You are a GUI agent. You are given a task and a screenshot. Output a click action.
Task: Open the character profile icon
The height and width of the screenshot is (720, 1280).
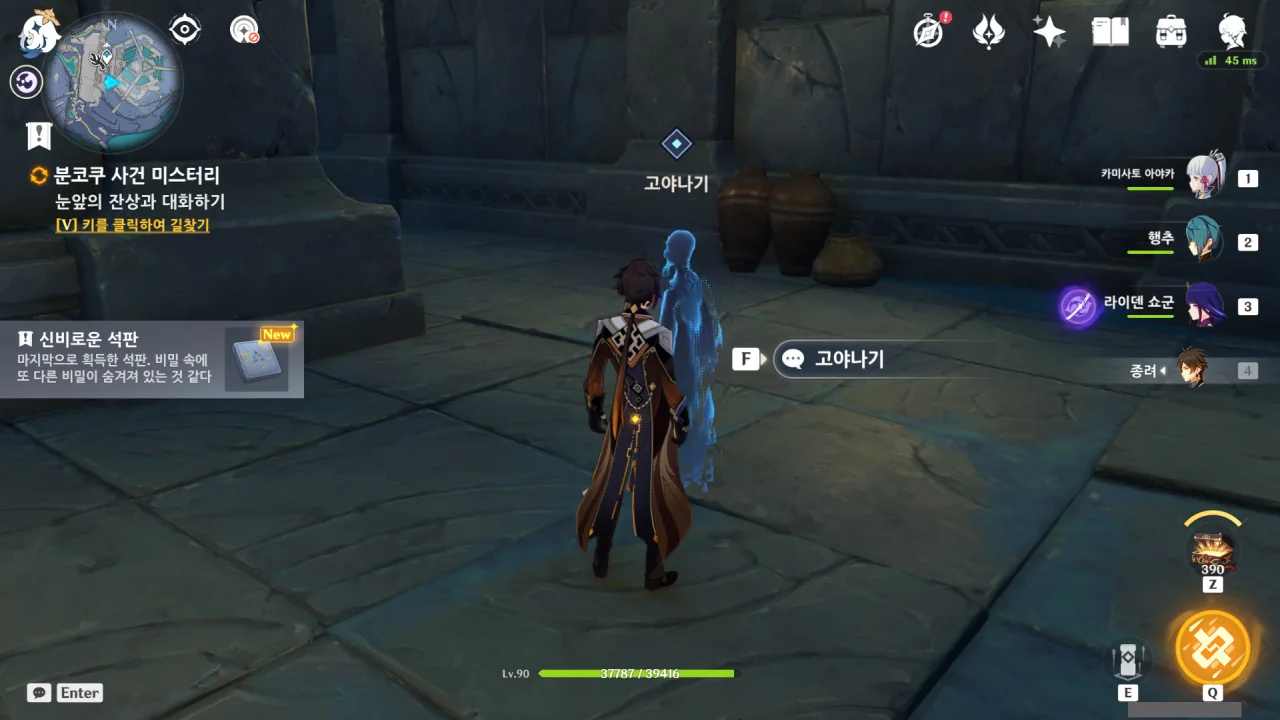pos(1232,32)
